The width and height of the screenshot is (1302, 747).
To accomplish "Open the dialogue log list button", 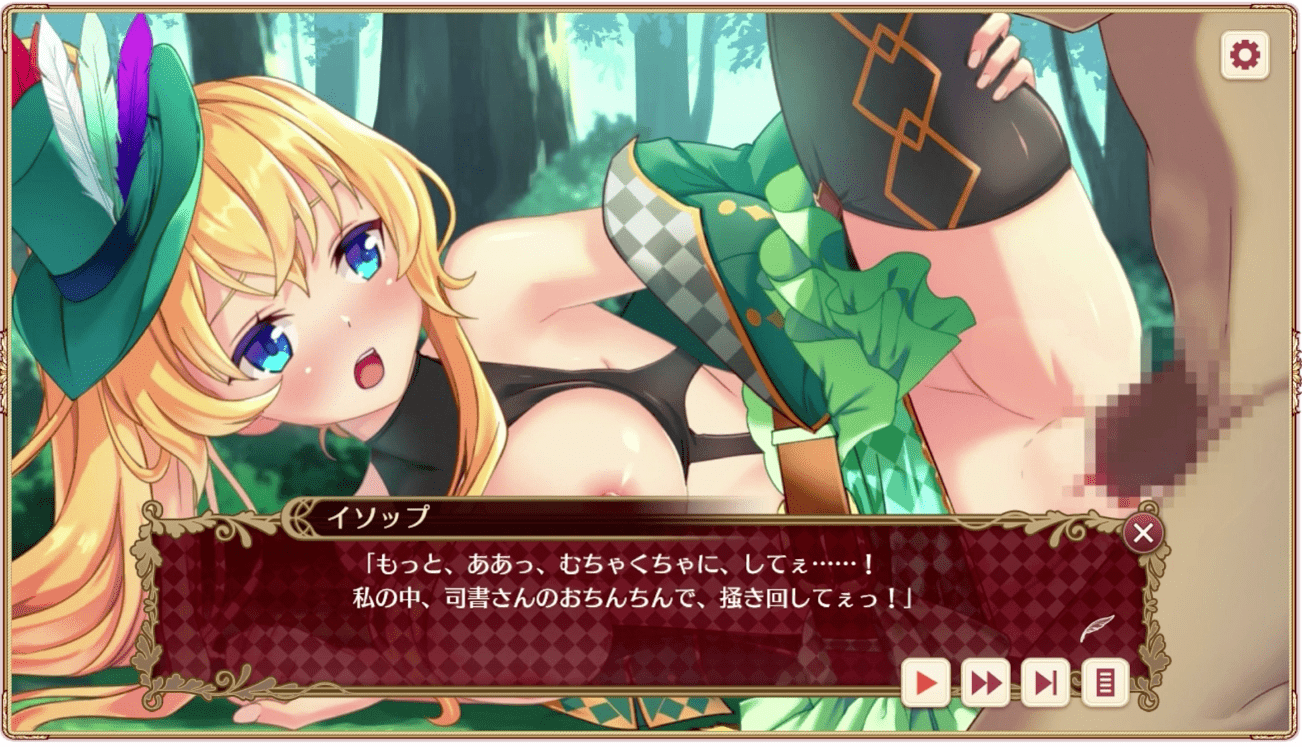I will coord(1105,683).
